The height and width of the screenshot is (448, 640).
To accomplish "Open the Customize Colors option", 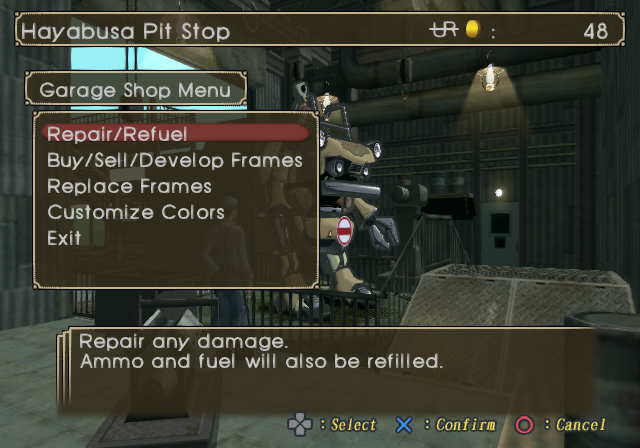I will [x=135, y=212].
